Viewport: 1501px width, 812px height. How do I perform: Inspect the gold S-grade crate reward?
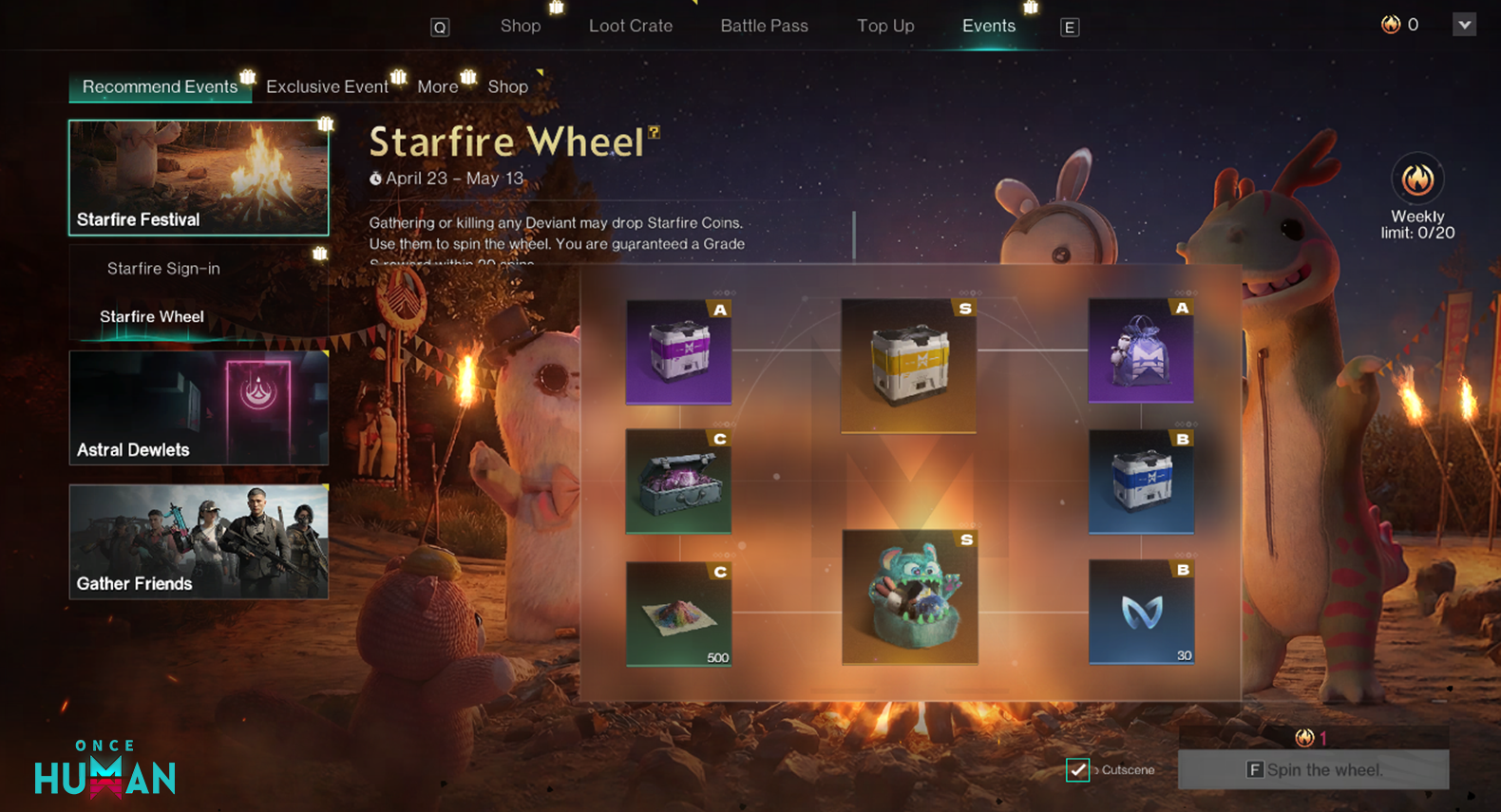coord(908,366)
